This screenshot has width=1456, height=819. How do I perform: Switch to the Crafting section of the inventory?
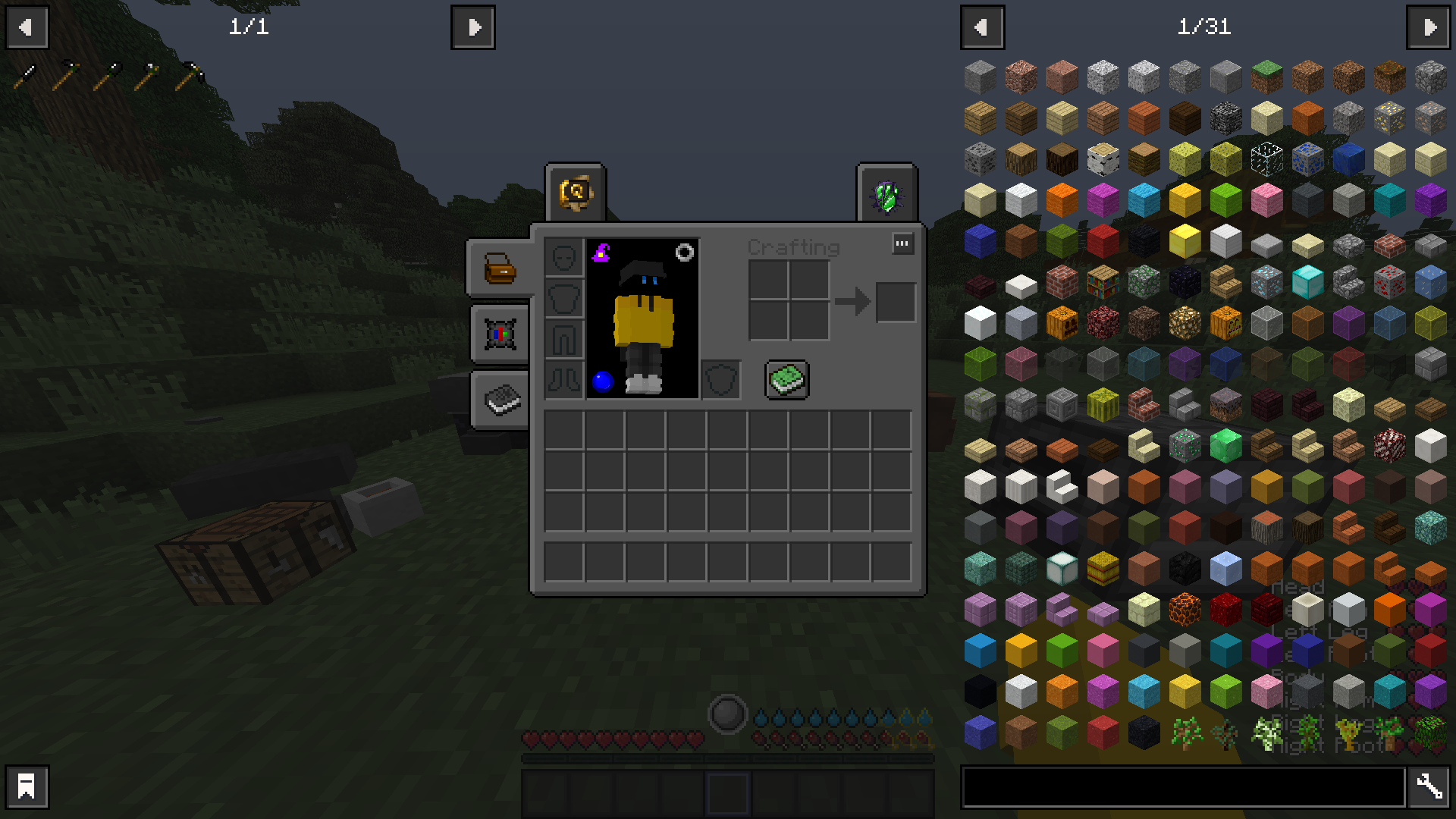pos(793,246)
